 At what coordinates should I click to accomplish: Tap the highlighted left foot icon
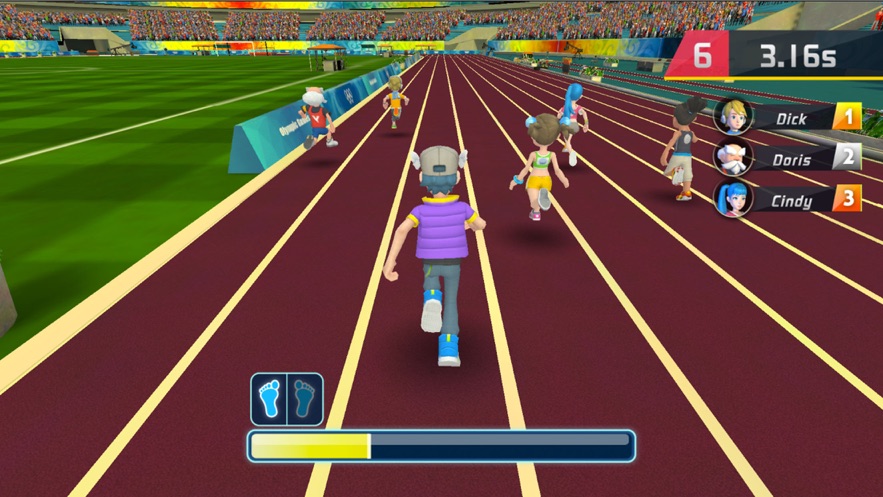(x=269, y=399)
